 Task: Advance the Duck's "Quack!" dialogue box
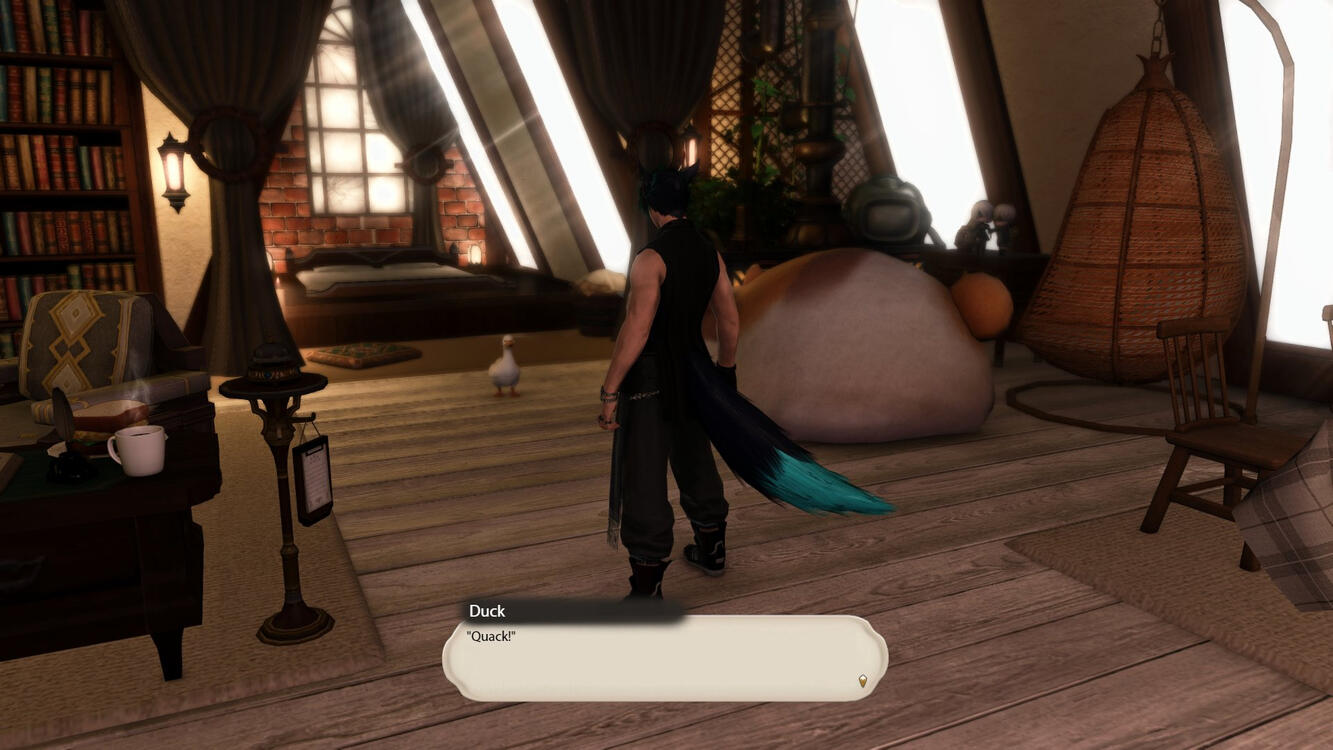pyautogui.click(x=664, y=657)
